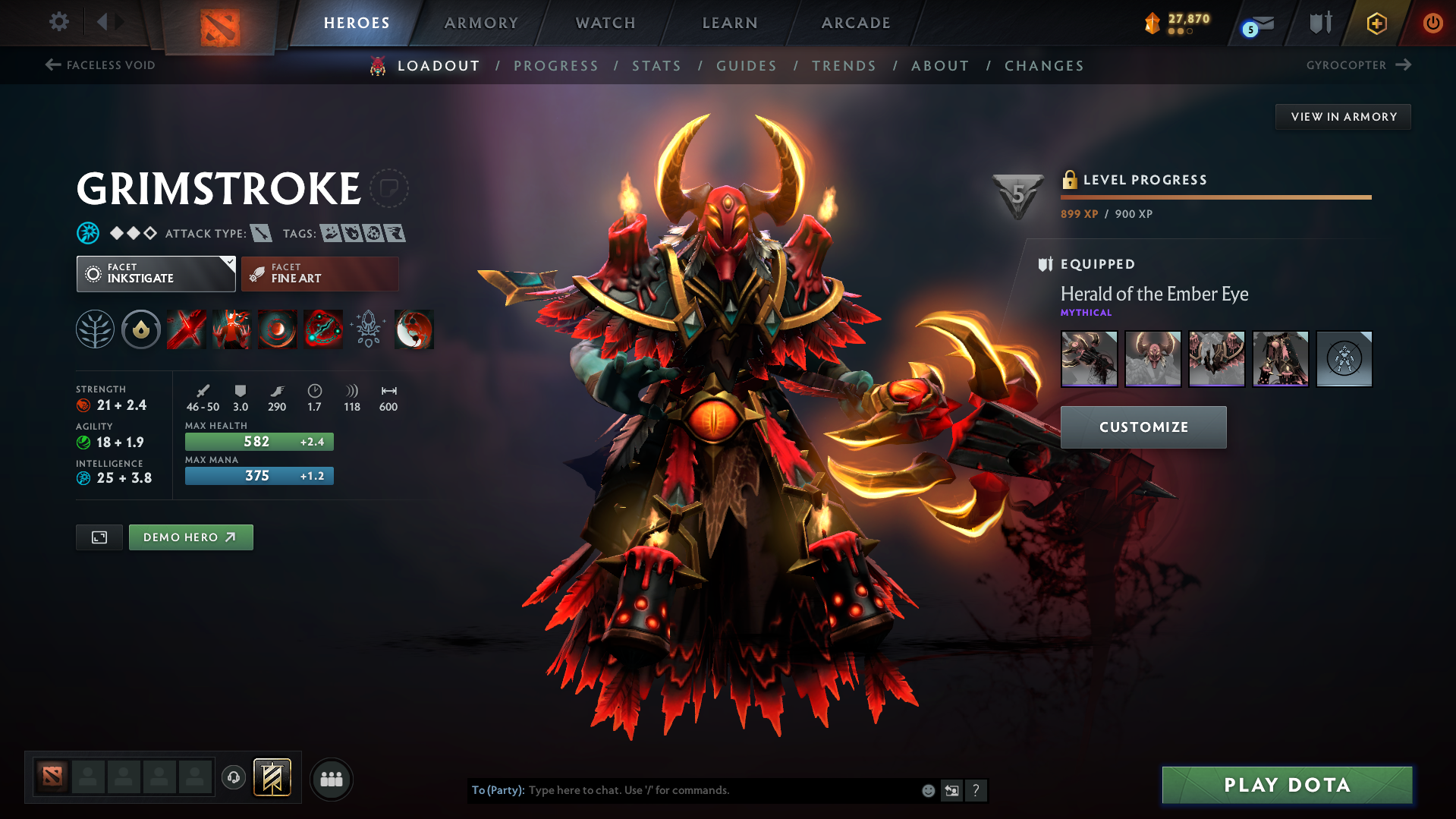Click the level progress XP bar

point(1215,196)
